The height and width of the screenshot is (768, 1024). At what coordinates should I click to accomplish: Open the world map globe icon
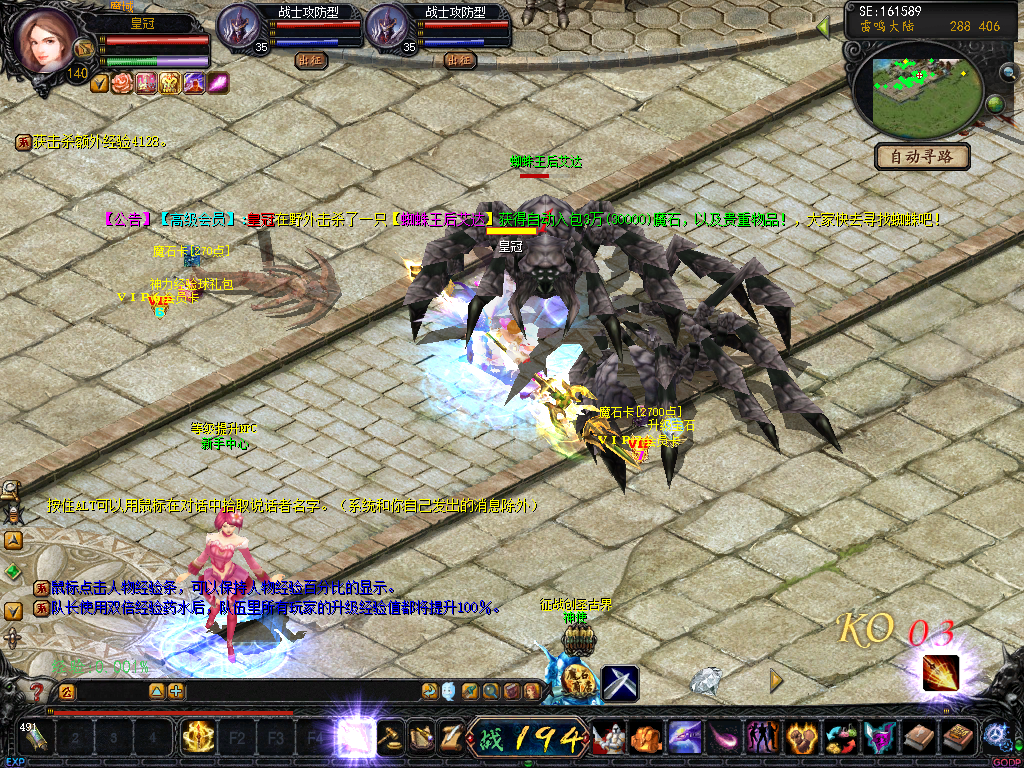coord(995,104)
